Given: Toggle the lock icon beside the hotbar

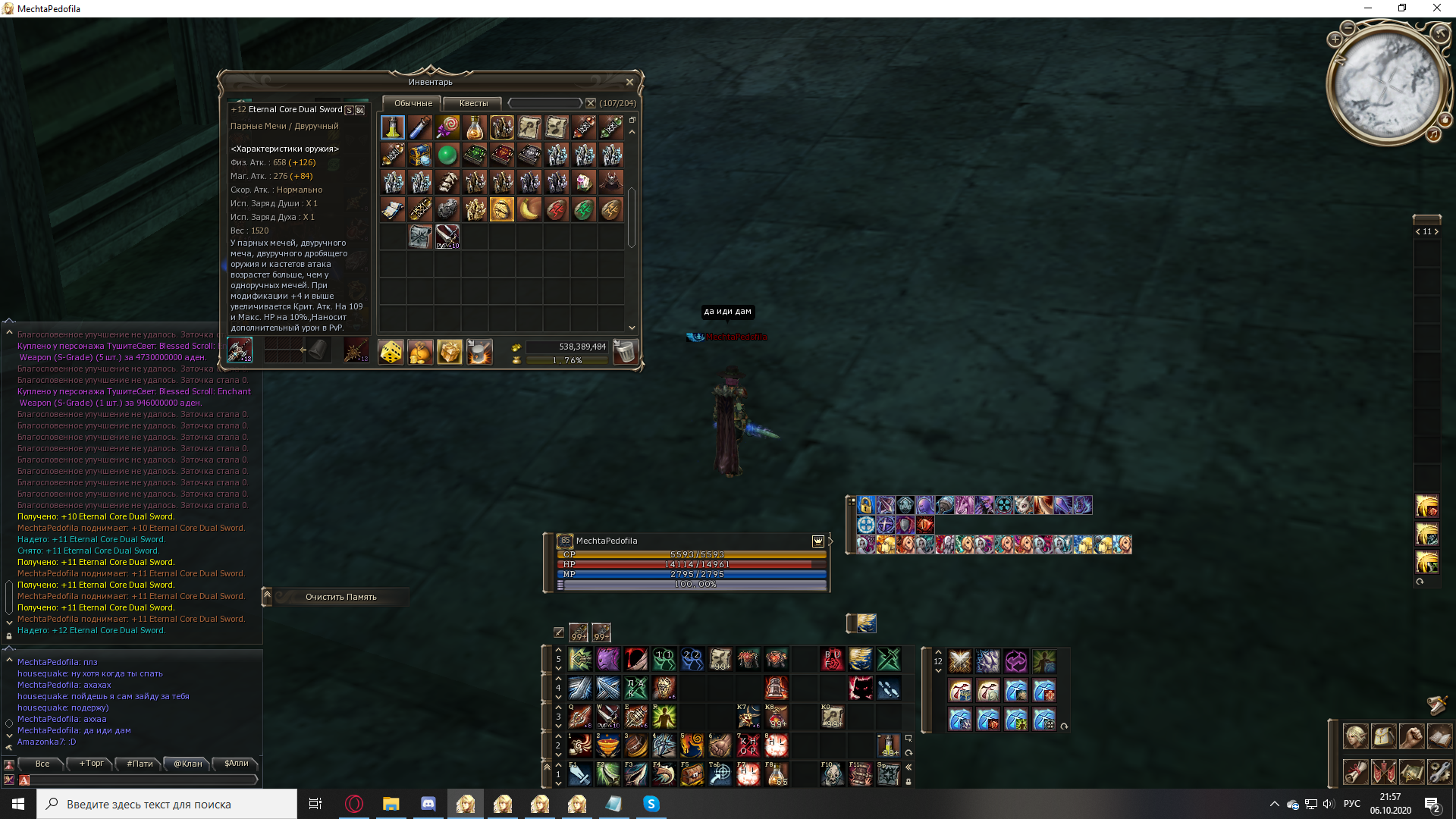Looking at the screenshot, I should (x=908, y=782).
